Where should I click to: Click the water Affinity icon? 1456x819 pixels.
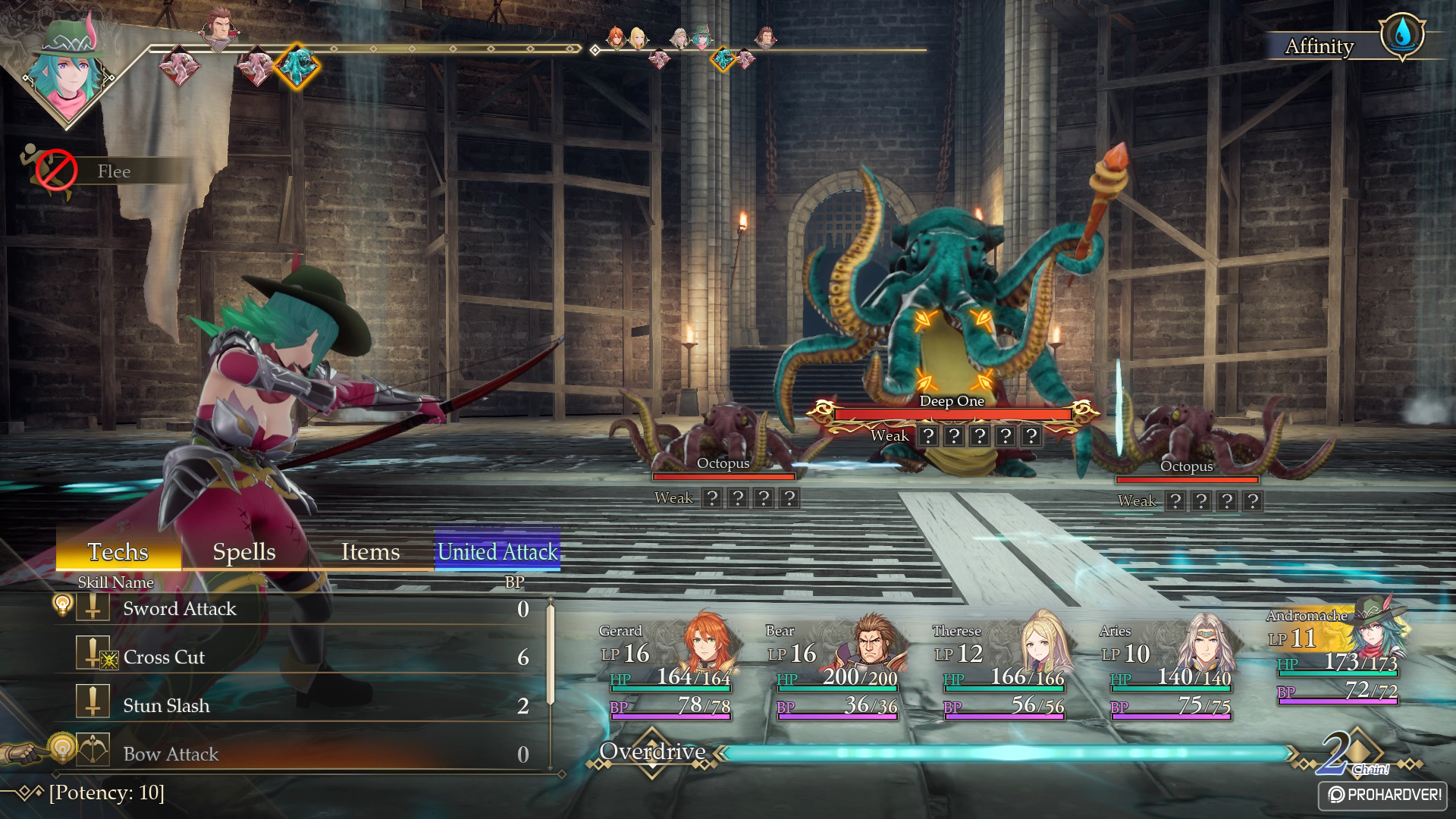pyautogui.click(x=1401, y=35)
